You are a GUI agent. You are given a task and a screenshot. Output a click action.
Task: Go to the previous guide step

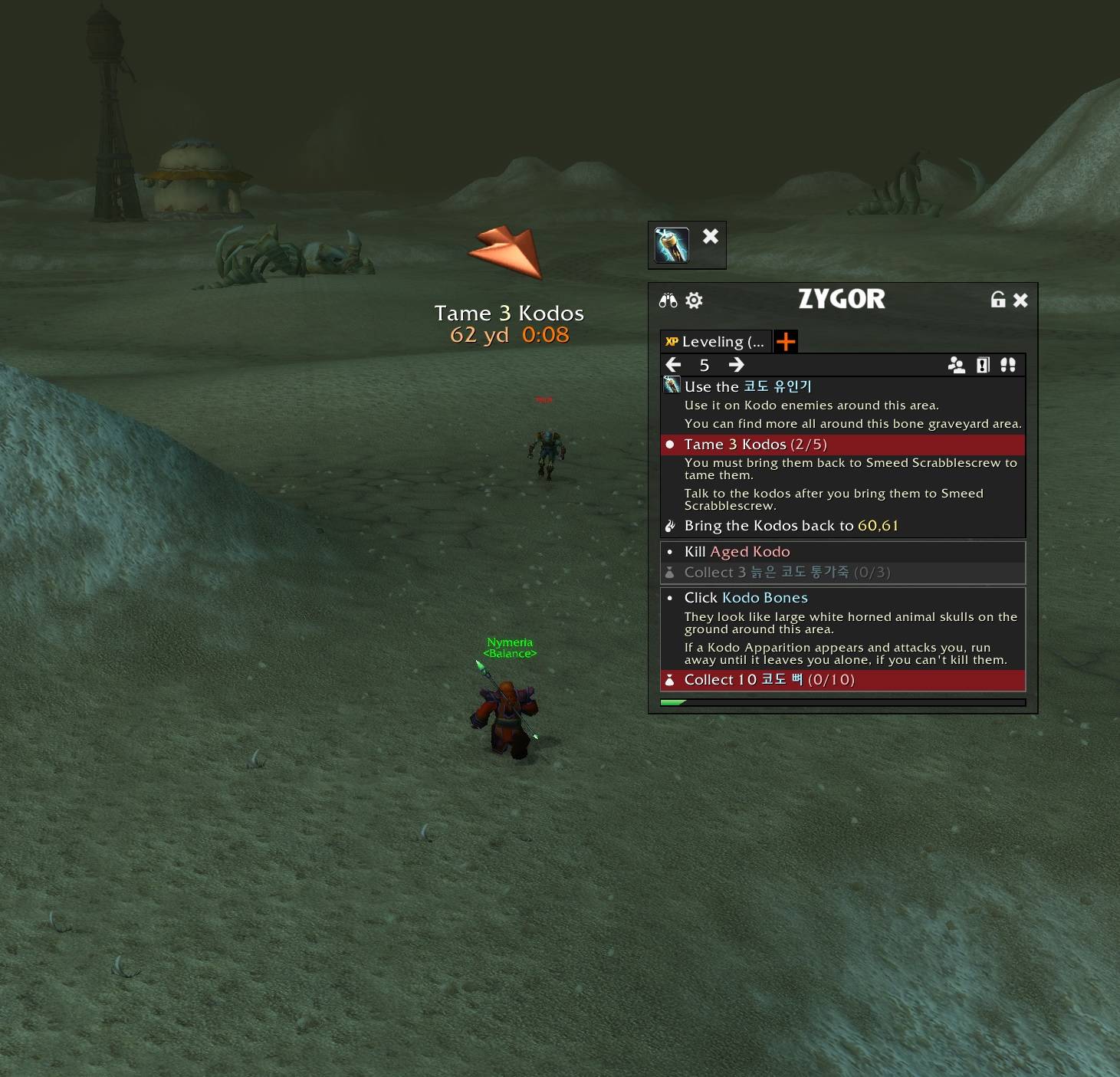(674, 365)
